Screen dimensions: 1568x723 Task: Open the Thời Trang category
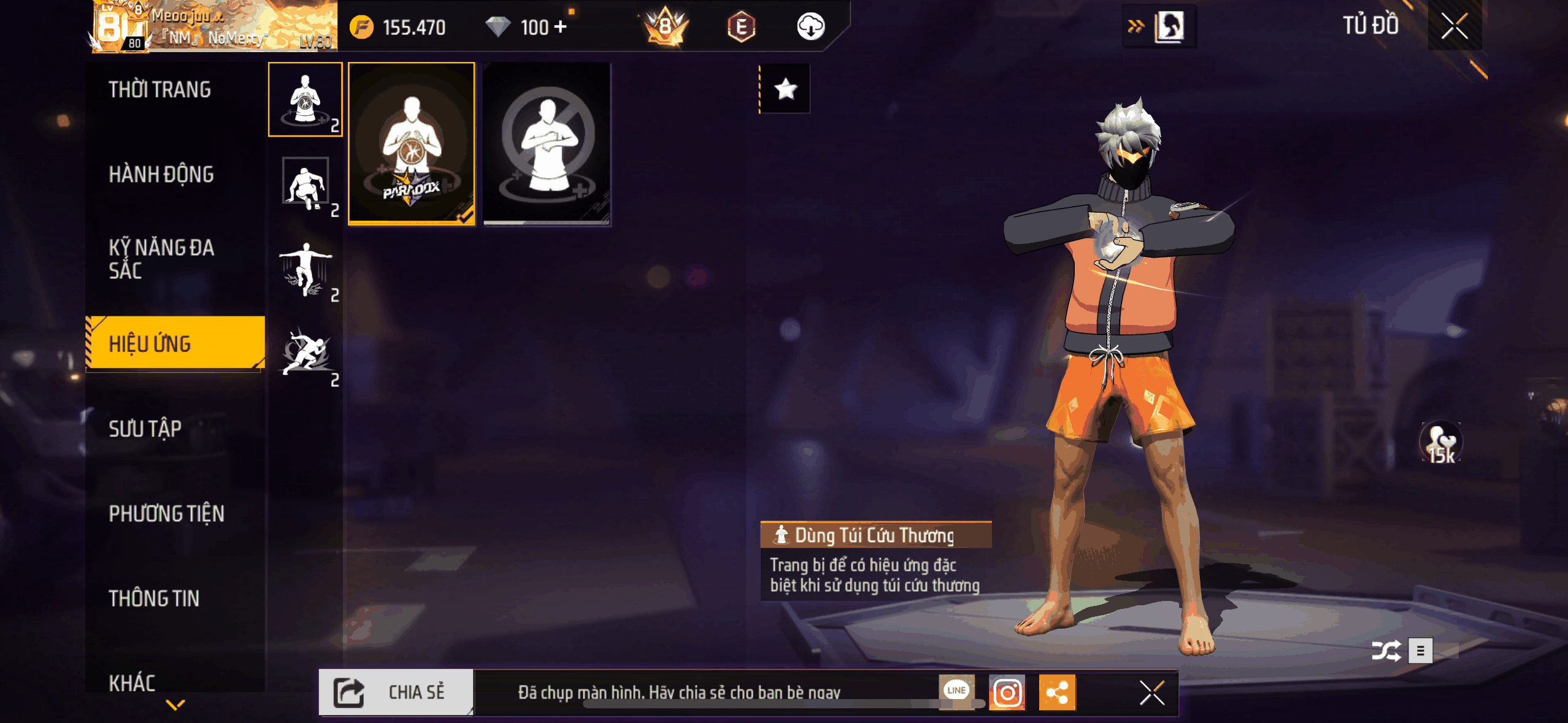coord(159,90)
